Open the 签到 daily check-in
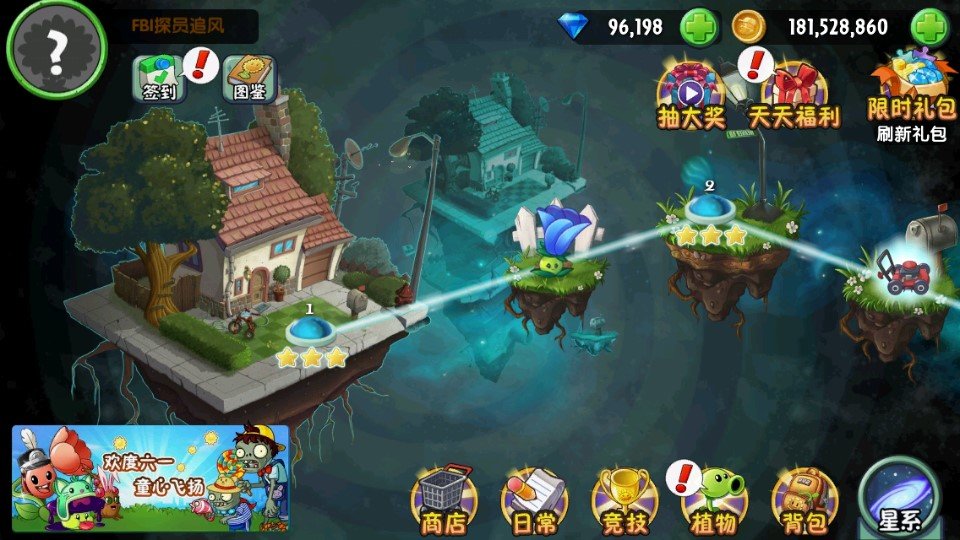The image size is (960, 540). (155, 77)
